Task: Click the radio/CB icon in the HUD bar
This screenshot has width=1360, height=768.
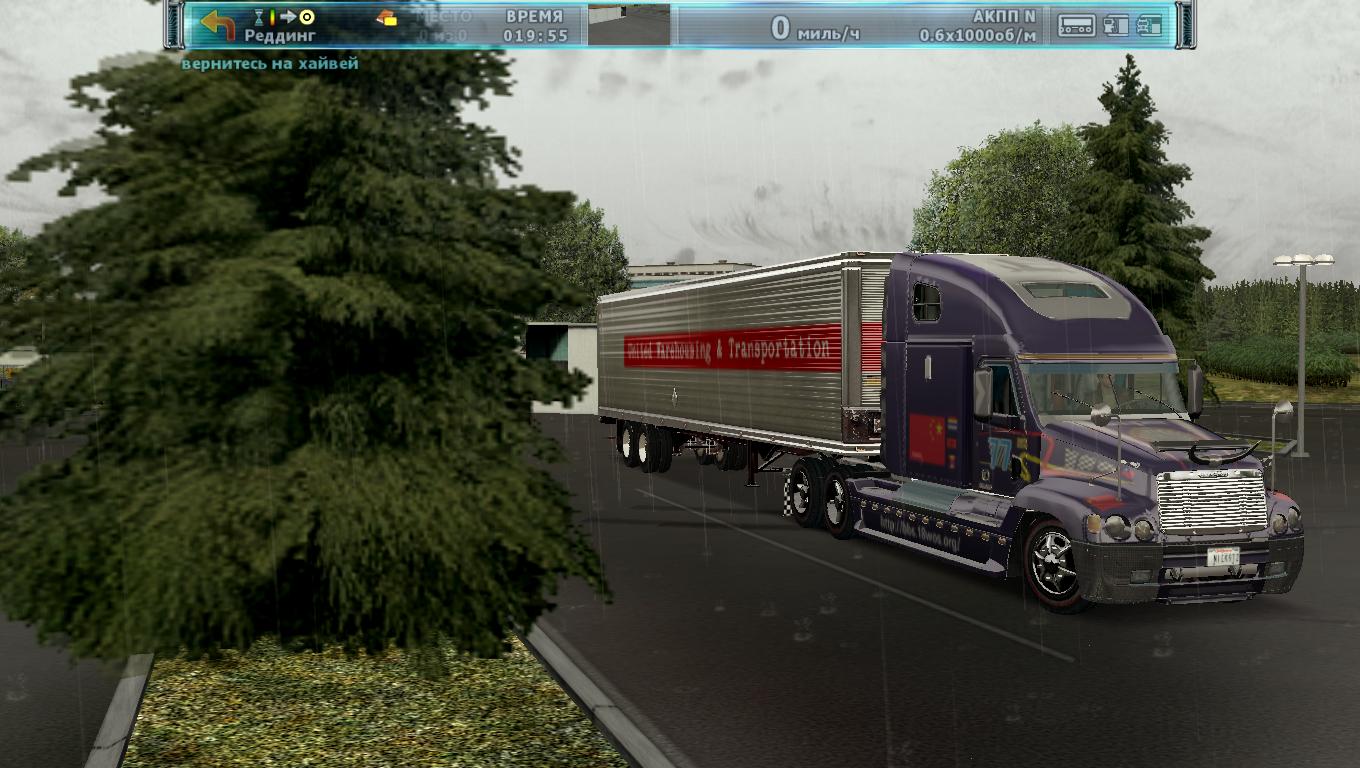Action: point(1077,26)
